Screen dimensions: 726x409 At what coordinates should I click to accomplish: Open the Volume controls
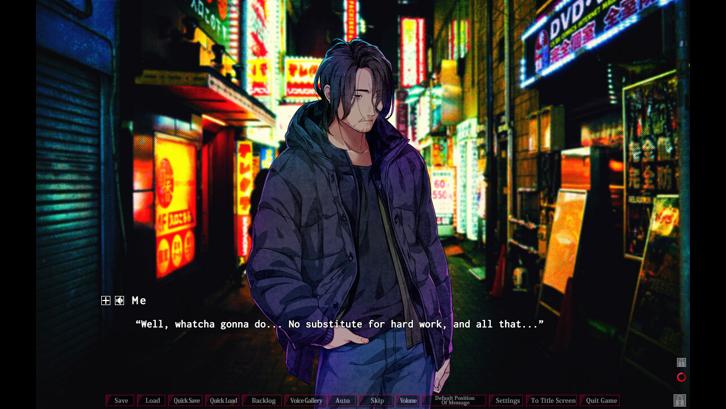pos(408,401)
